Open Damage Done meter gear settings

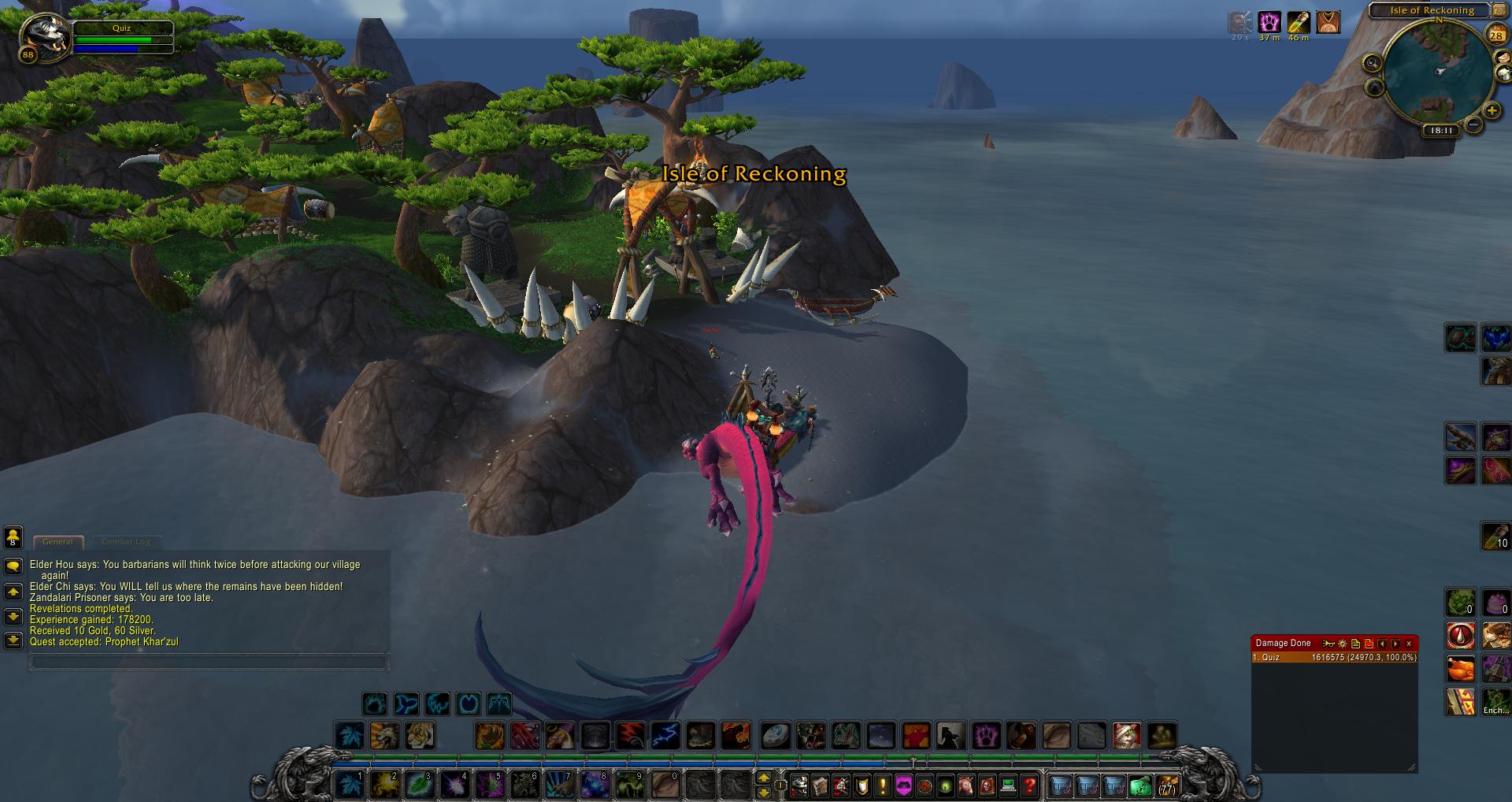[x=1343, y=644]
